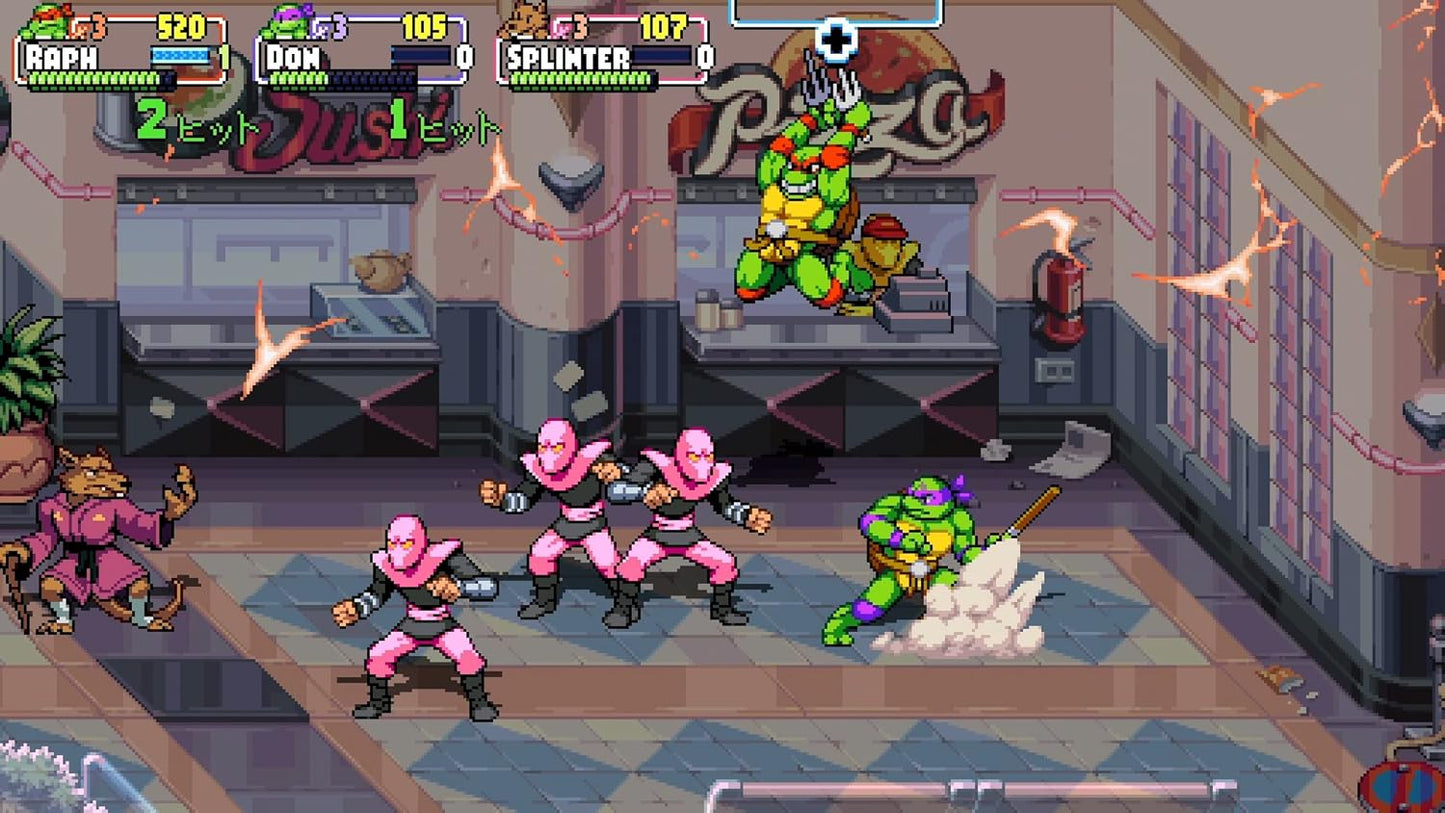
Task: Select Don's player portrait icon
Action: pyautogui.click(x=290, y=20)
